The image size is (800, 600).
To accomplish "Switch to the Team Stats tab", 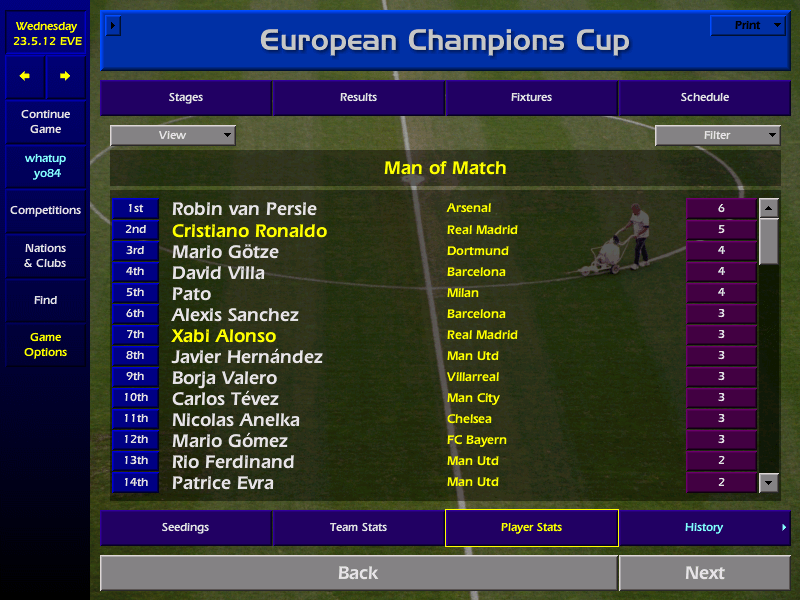I will [x=358, y=528].
